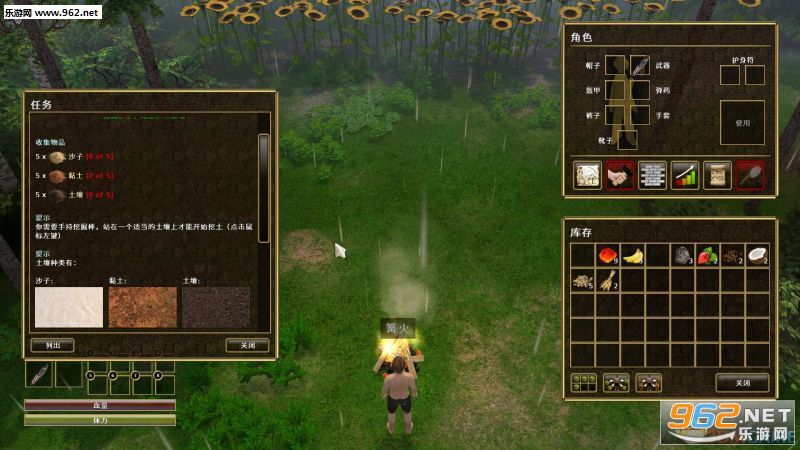Open the brick wall building icon

tap(652, 175)
